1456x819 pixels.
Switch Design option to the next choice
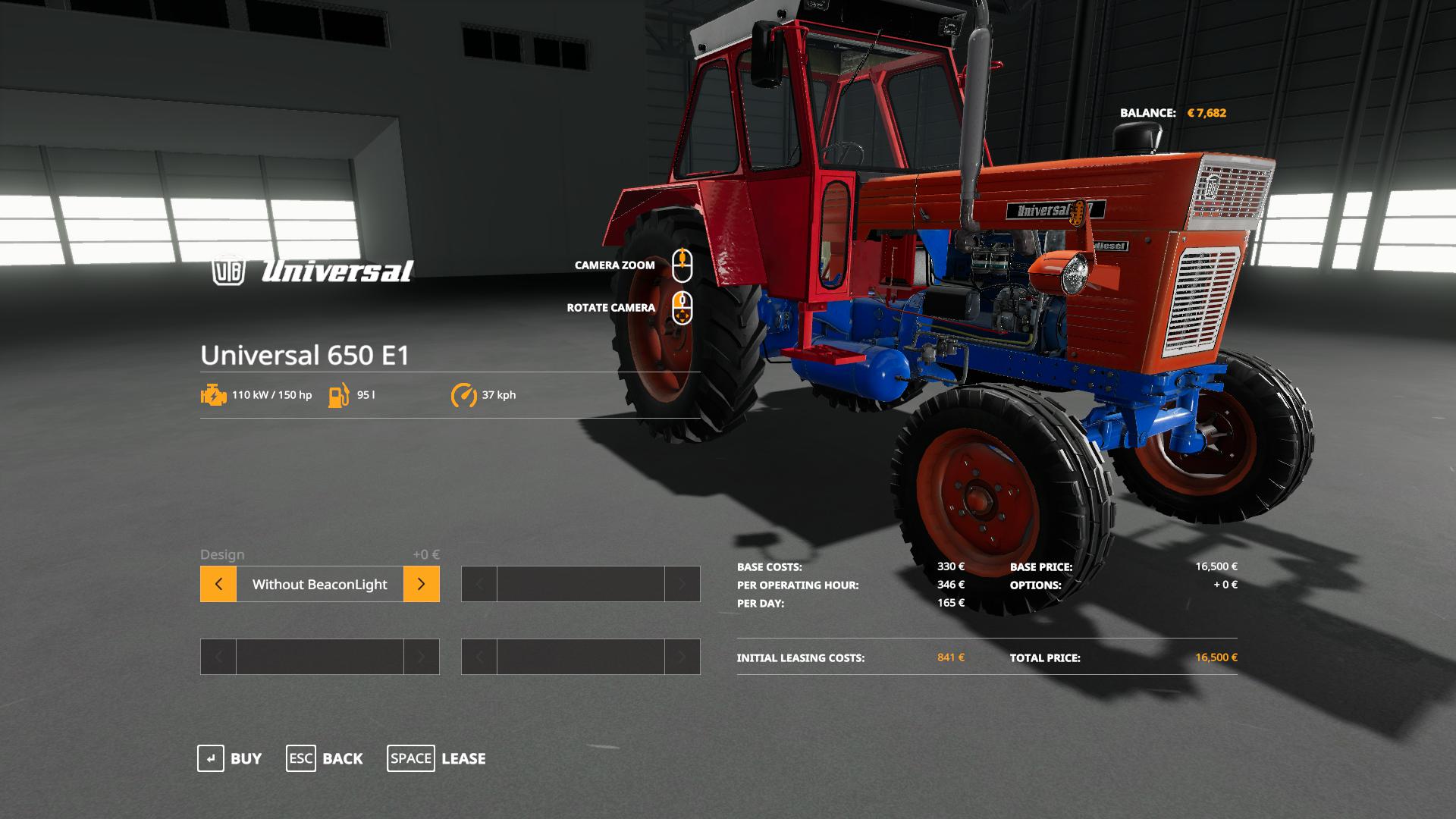point(421,584)
